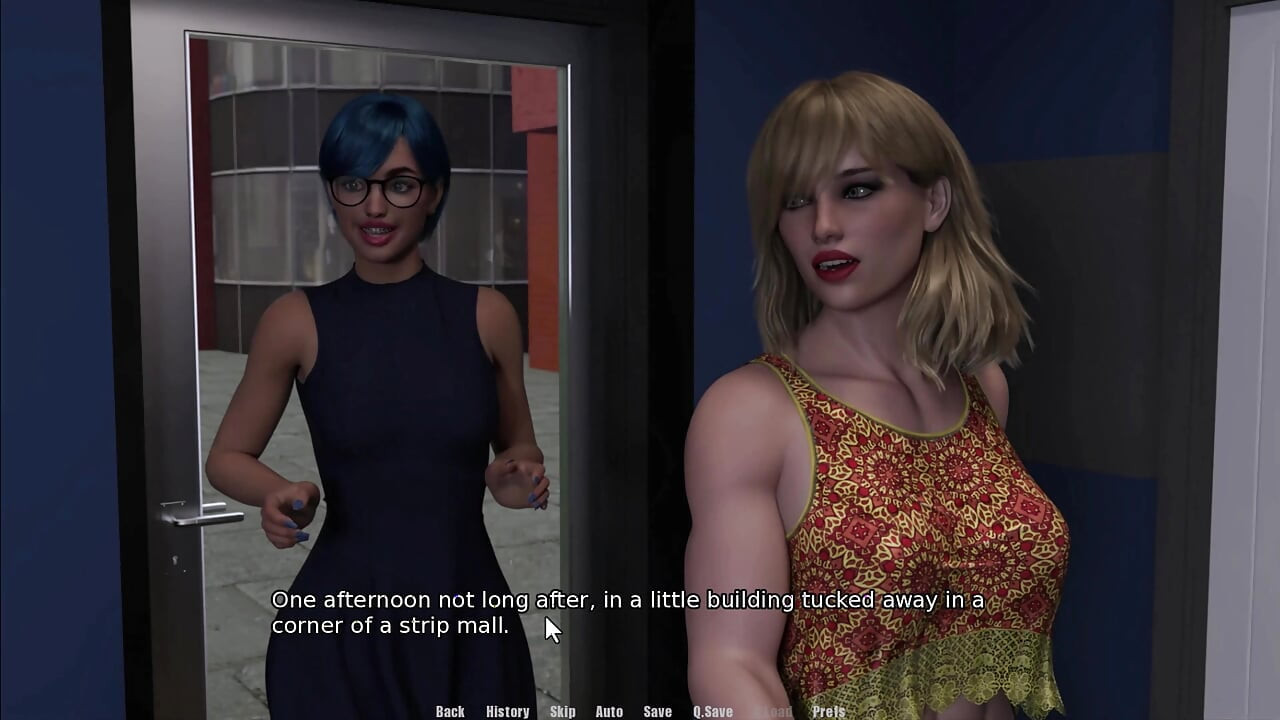The image size is (1280, 720).
Task: Open the Save game screen
Action: tap(657, 711)
